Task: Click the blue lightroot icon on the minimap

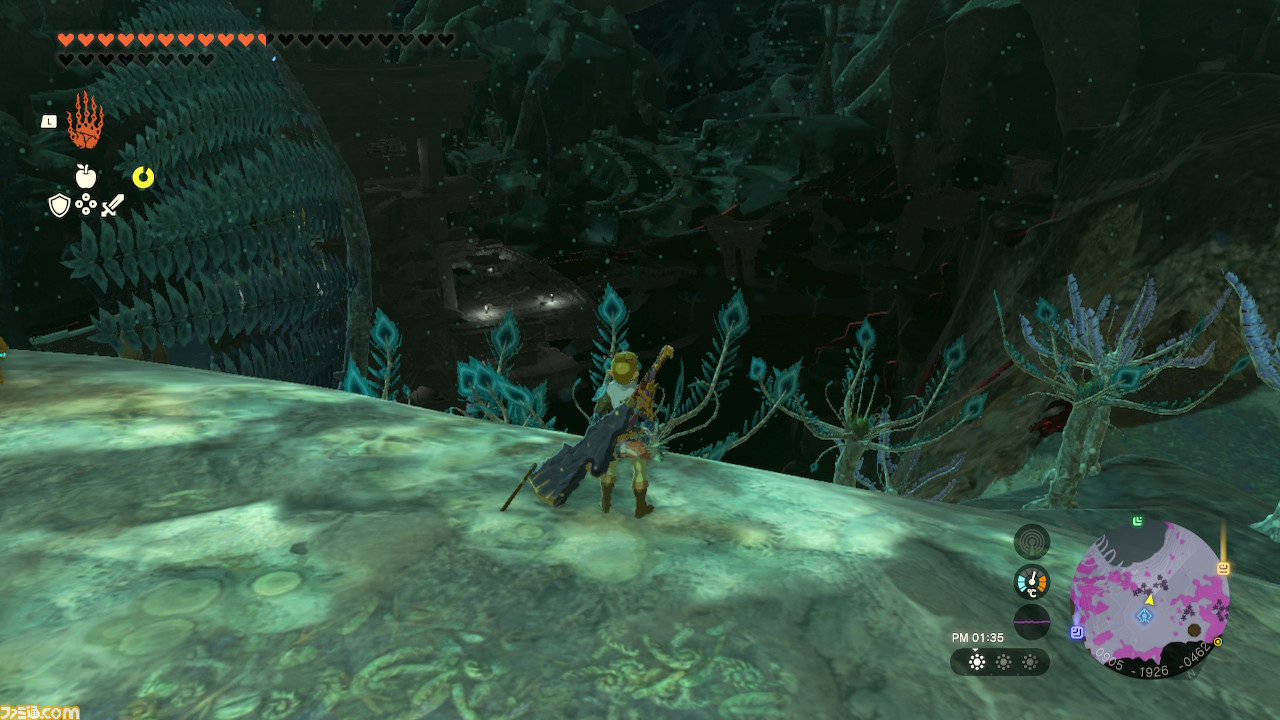Action: pyautogui.click(x=1144, y=616)
